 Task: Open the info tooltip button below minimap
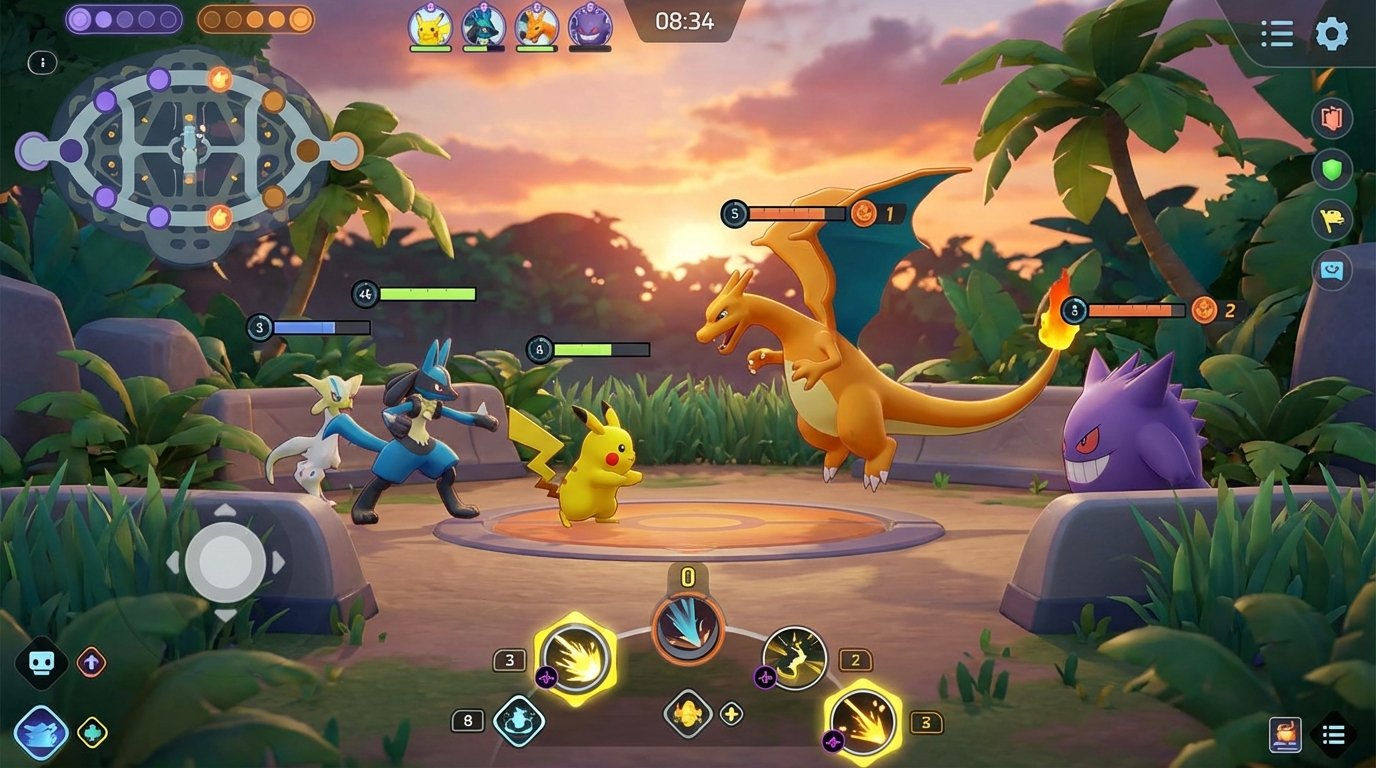[40, 61]
